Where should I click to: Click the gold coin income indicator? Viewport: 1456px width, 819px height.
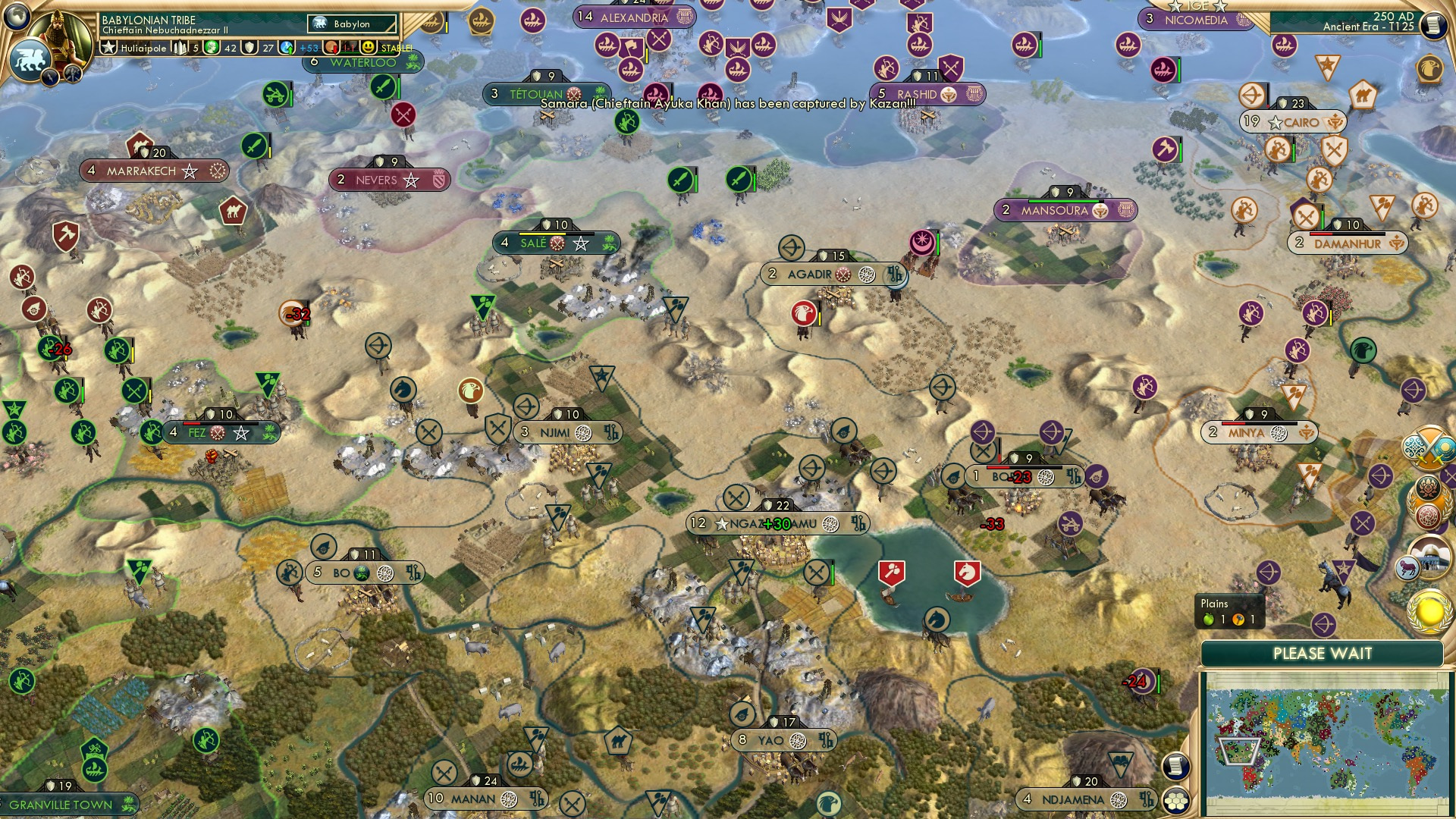tap(212, 48)
